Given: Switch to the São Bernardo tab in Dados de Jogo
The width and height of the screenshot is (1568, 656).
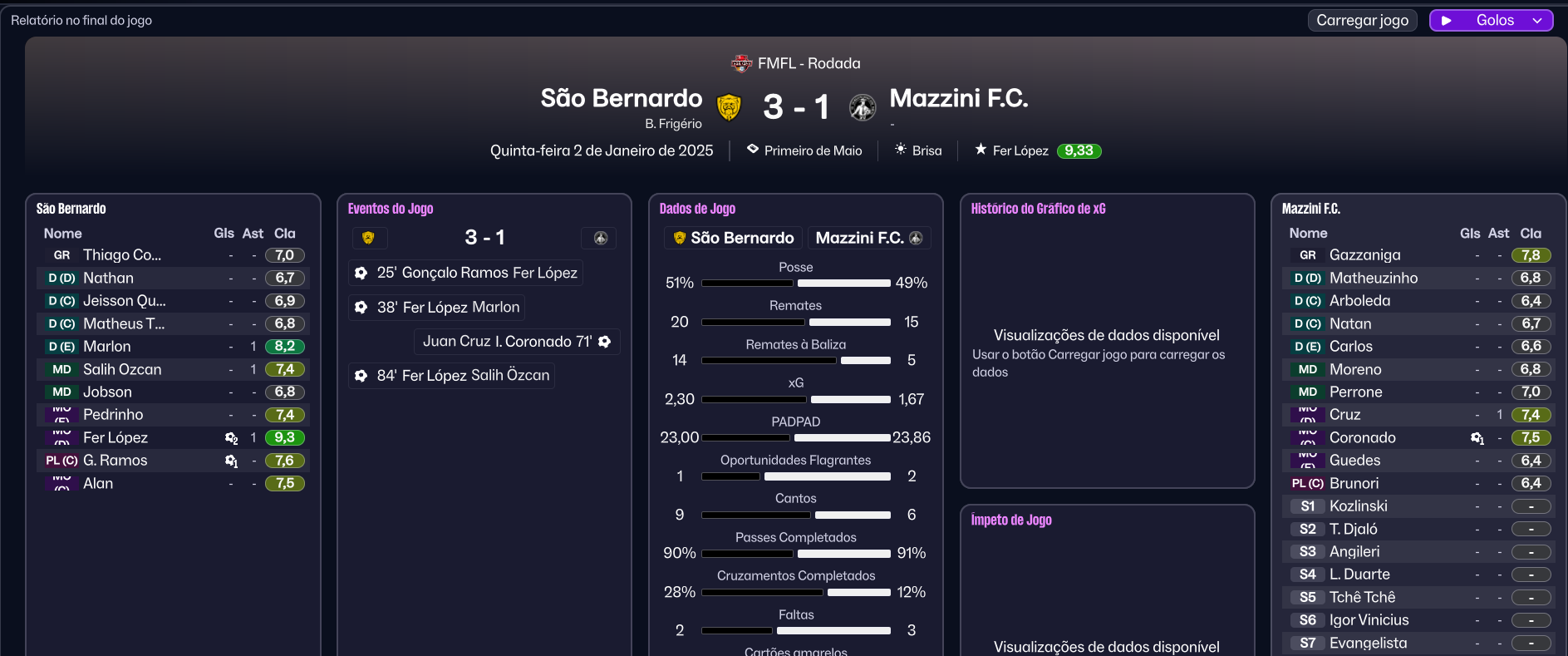Looking at the screenshot, I should (x=732, y=238).
